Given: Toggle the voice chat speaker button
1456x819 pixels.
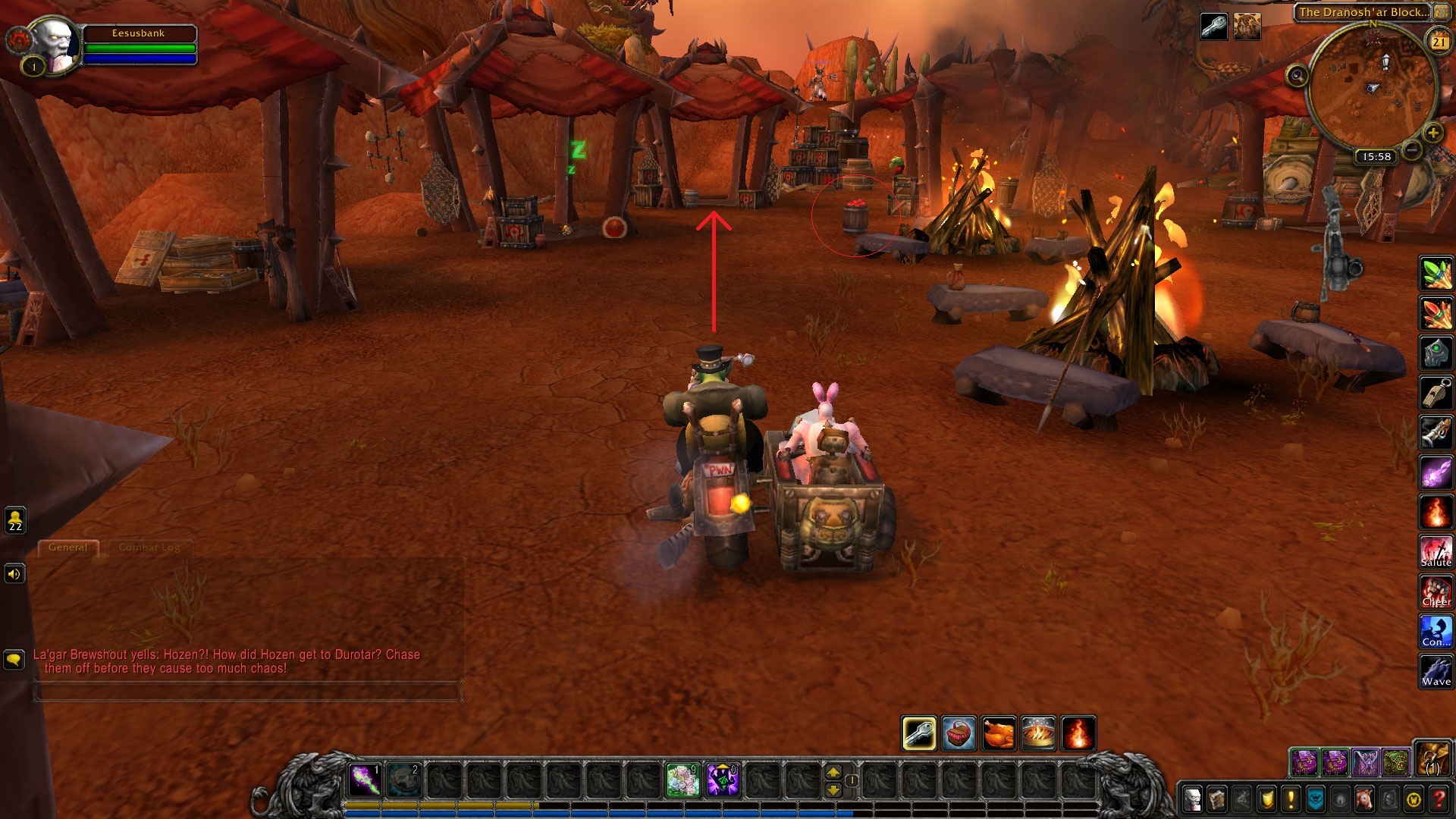Looking at the screenshot, I should (14, 574).
